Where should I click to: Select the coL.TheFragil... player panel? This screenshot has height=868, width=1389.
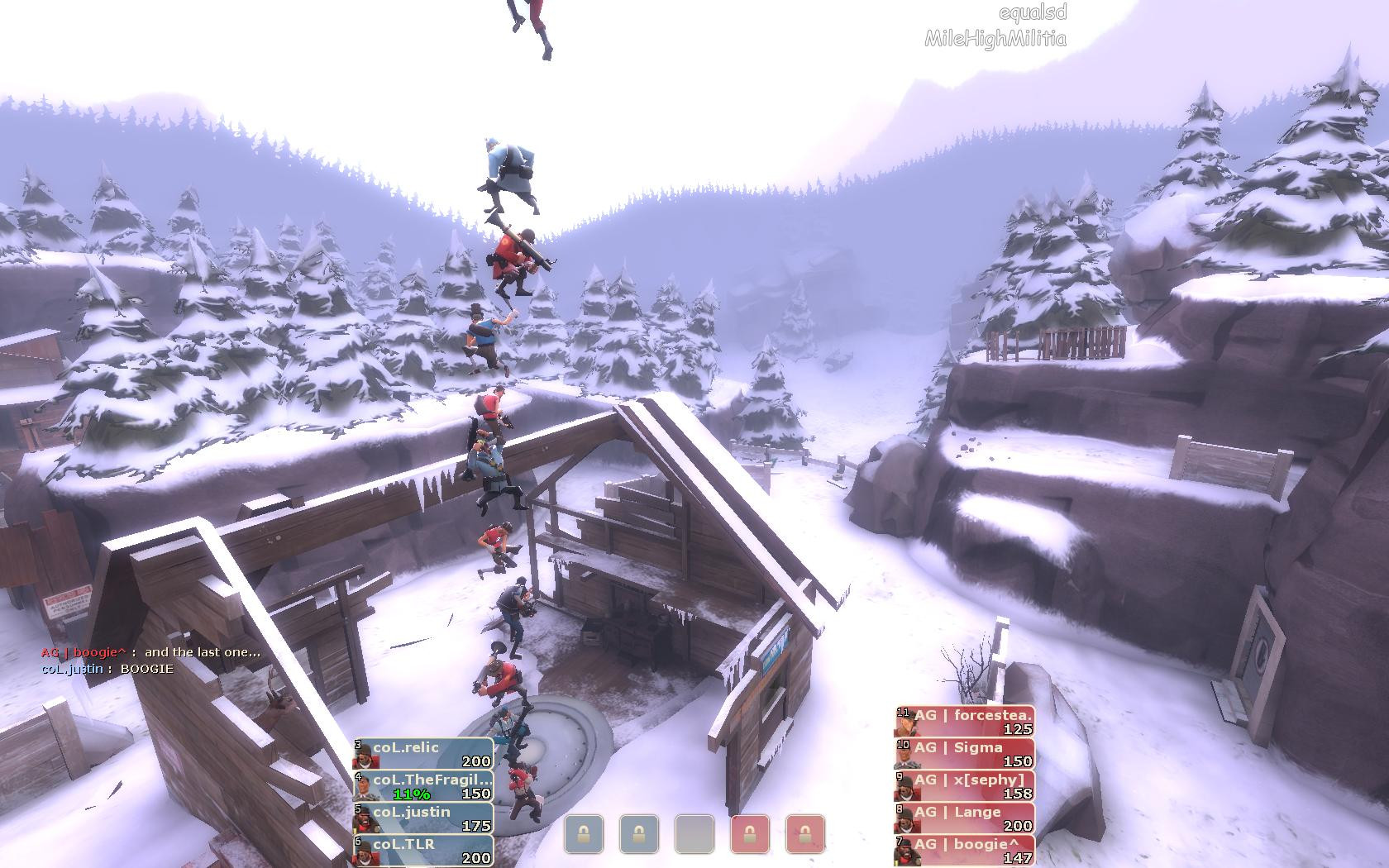pyautogui.click(x=423, y=786)
